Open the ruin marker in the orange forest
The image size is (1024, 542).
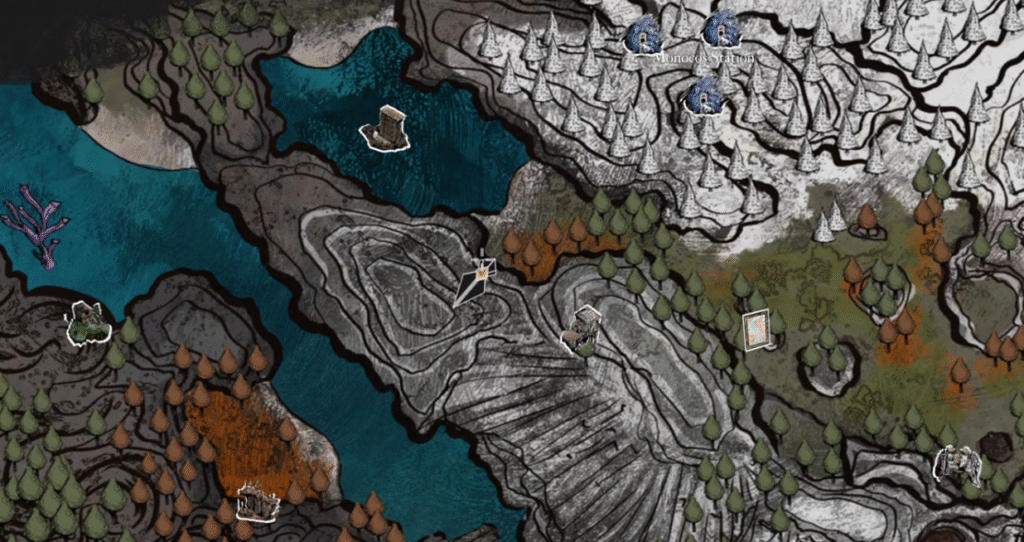[x=258, y=500]
